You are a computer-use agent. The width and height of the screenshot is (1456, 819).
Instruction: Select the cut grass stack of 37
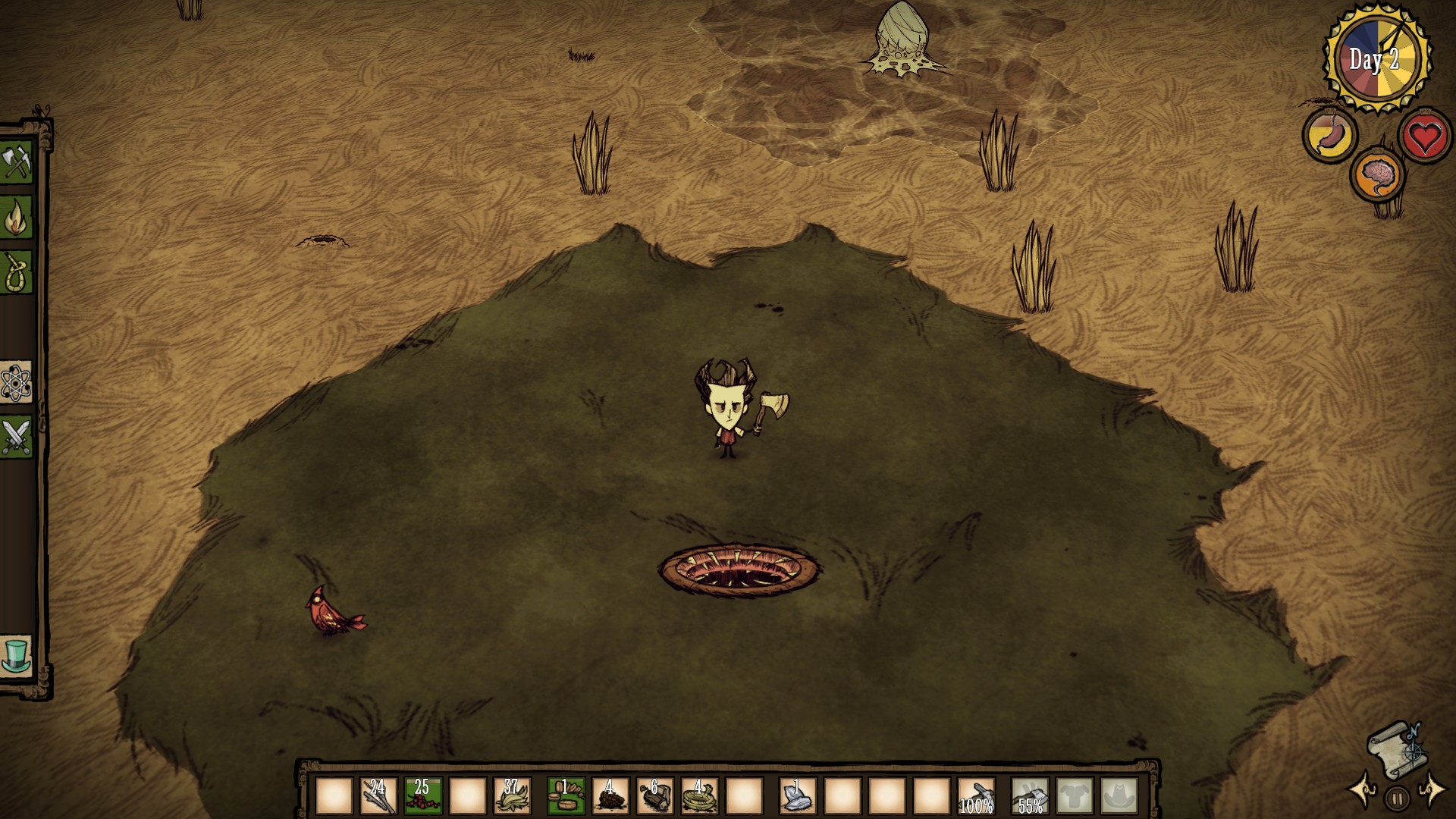[x=512, y=796]
